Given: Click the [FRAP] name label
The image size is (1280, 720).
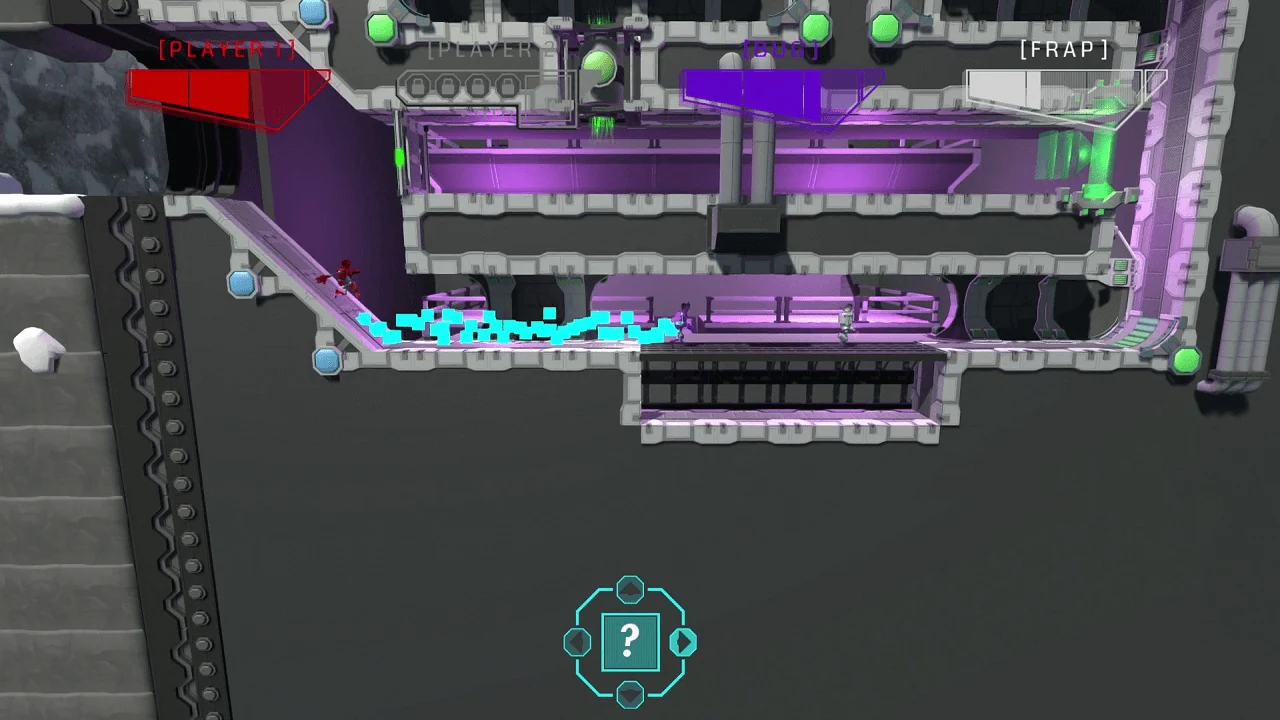Looking at the screenshot, I should click(1063, 49).
